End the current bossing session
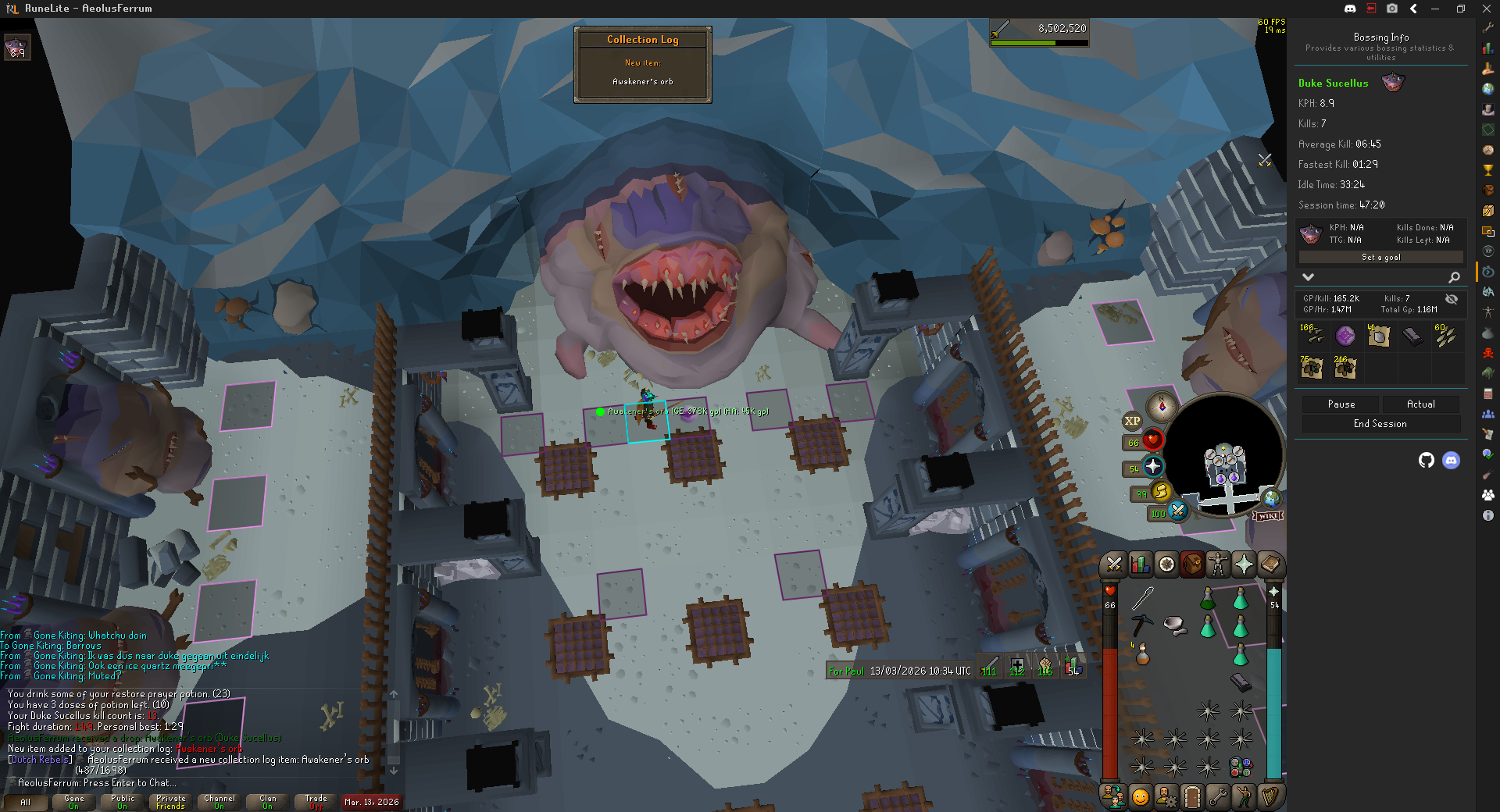1500x812 pixels. pyautogui.click(x=1380, y=424)
